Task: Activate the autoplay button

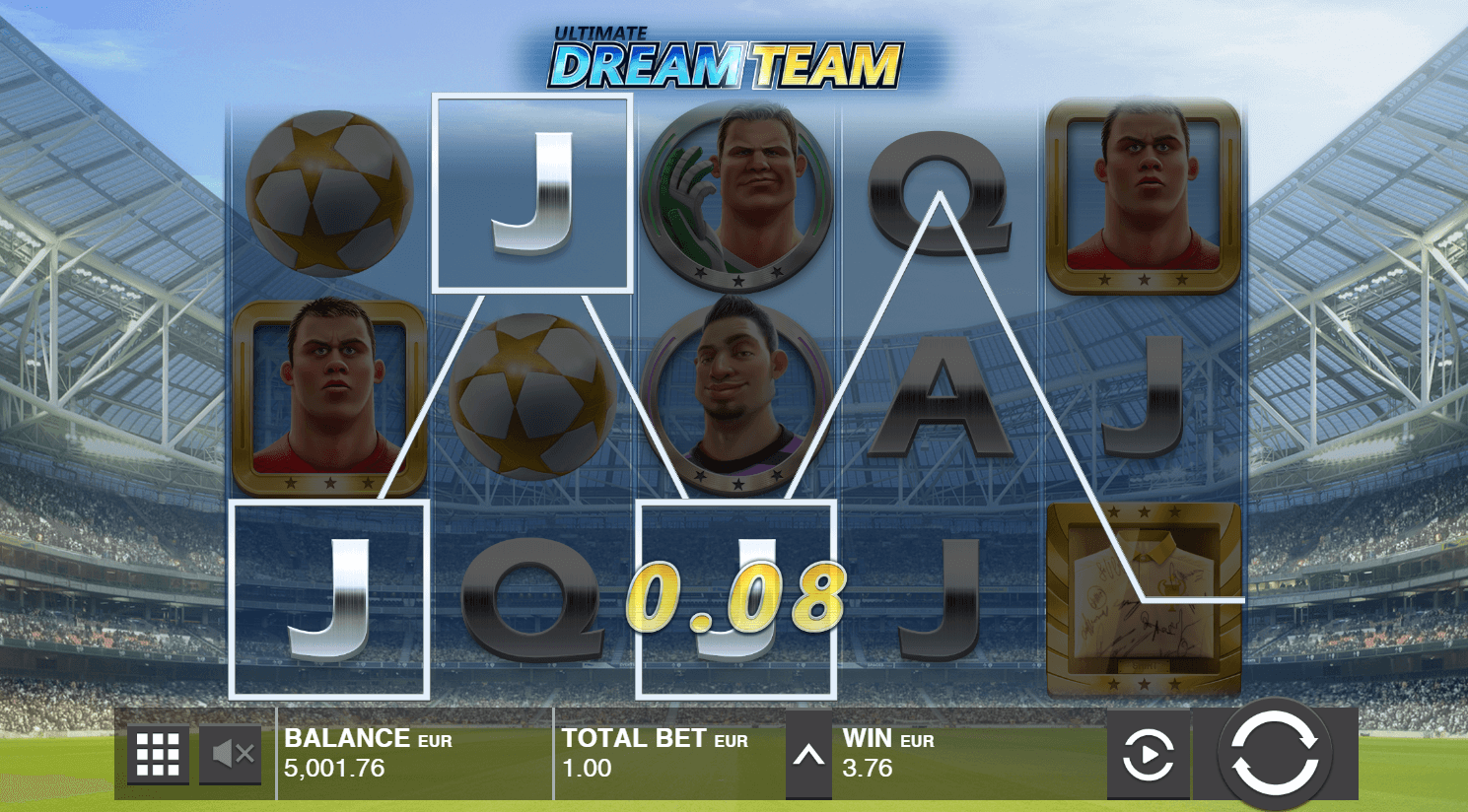Action: pos(1148,756)
